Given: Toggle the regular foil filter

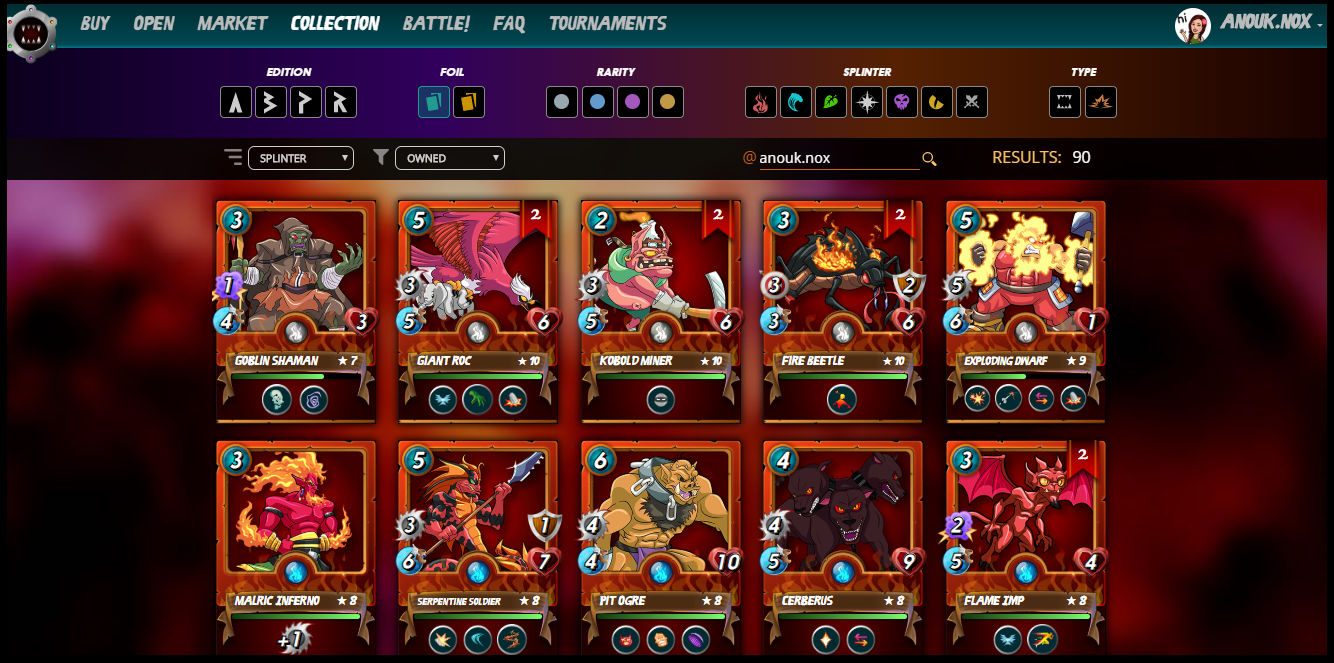Looking at the screenshot, I should (434, 102).
